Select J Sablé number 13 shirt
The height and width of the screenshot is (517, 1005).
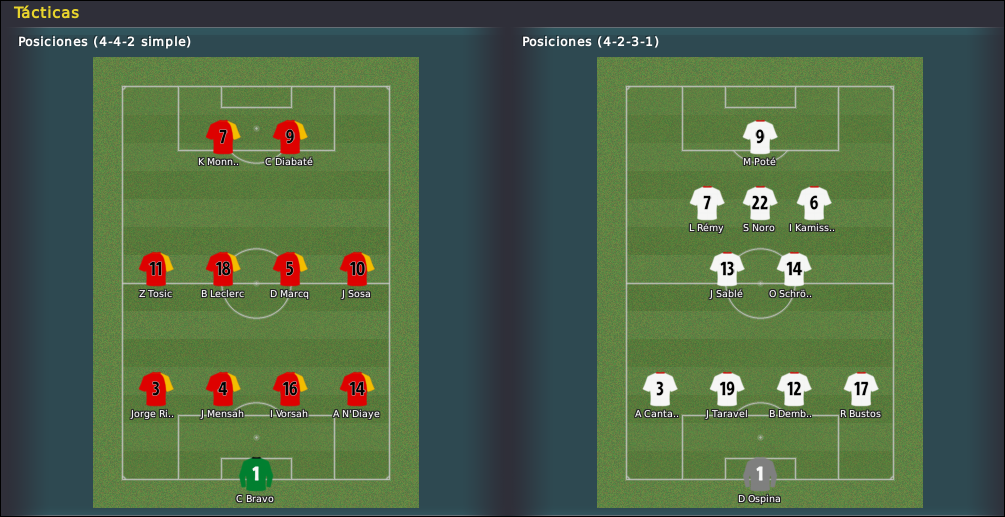(727, 269)
